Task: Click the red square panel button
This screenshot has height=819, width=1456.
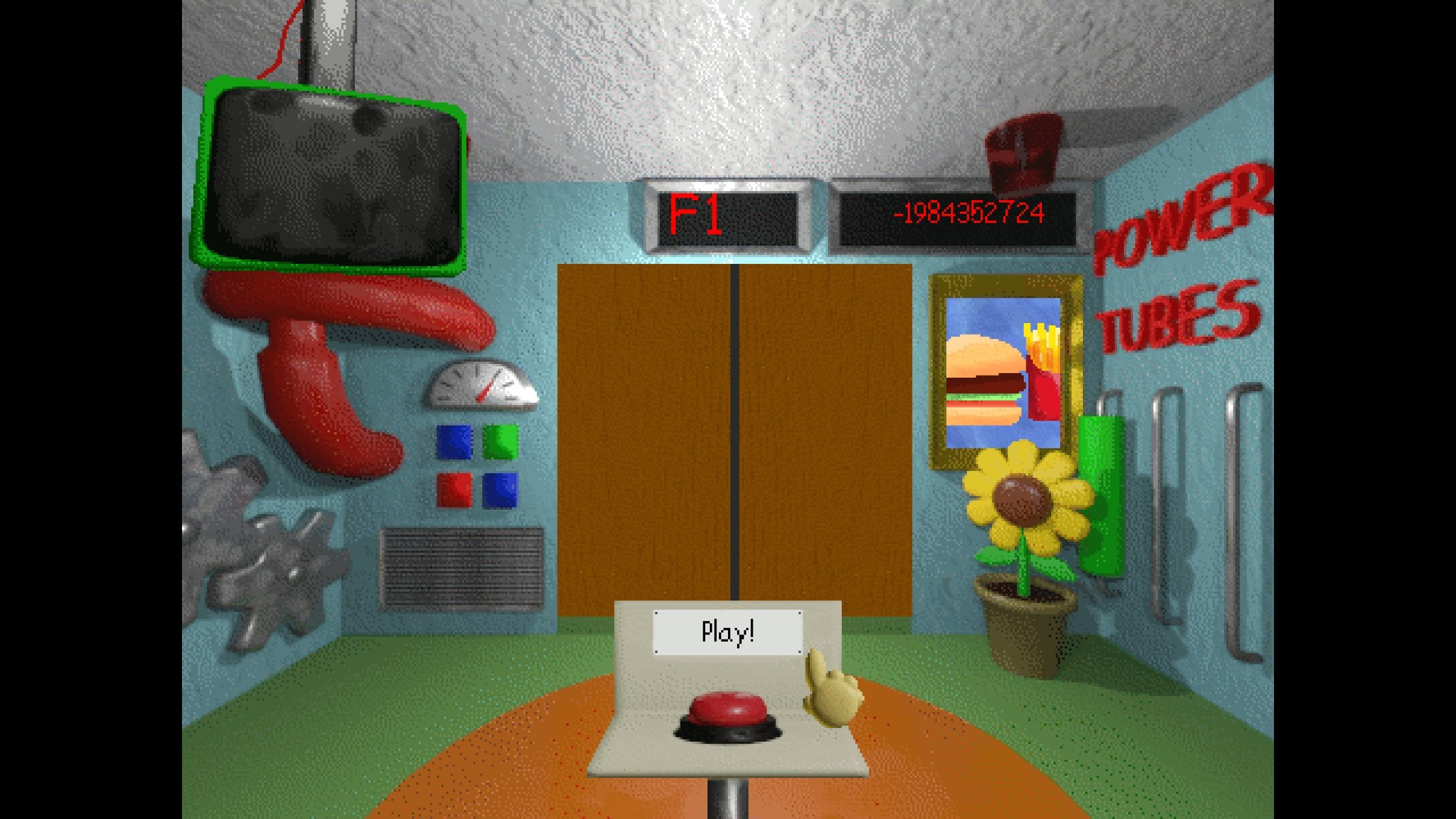Action: click(454, 490)
